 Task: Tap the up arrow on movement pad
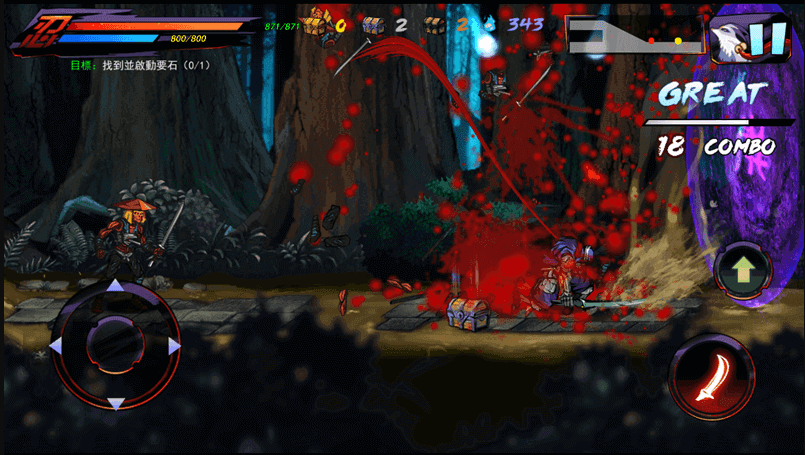pos(115,287)
